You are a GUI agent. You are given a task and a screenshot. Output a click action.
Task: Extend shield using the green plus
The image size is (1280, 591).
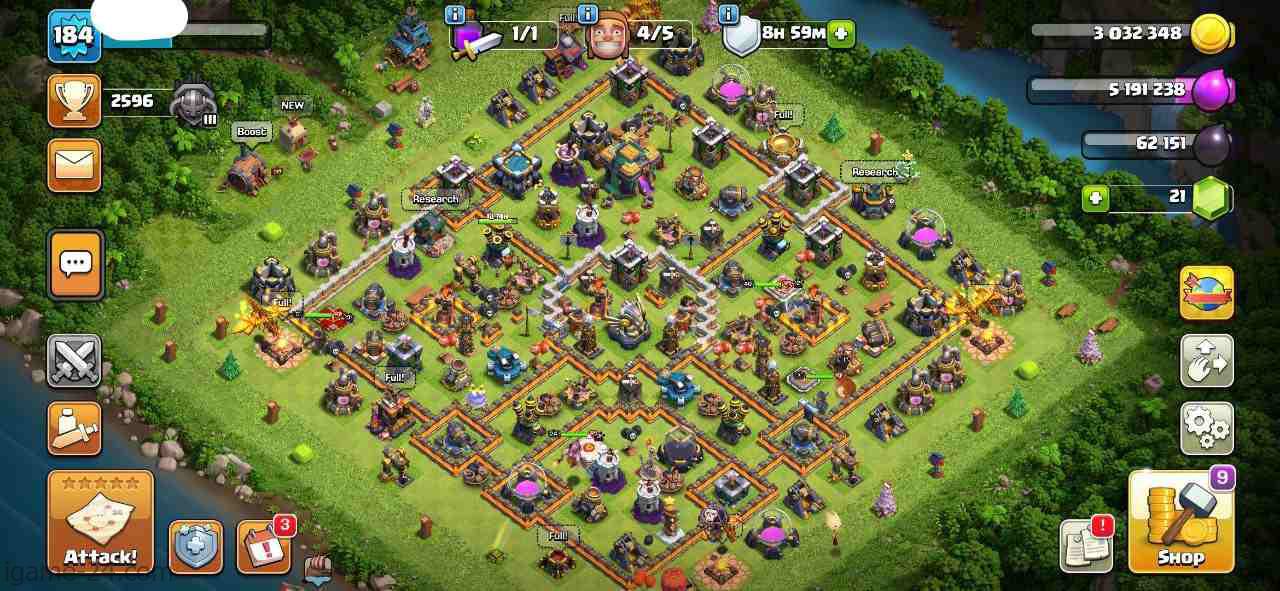click(x=841, y=33)
